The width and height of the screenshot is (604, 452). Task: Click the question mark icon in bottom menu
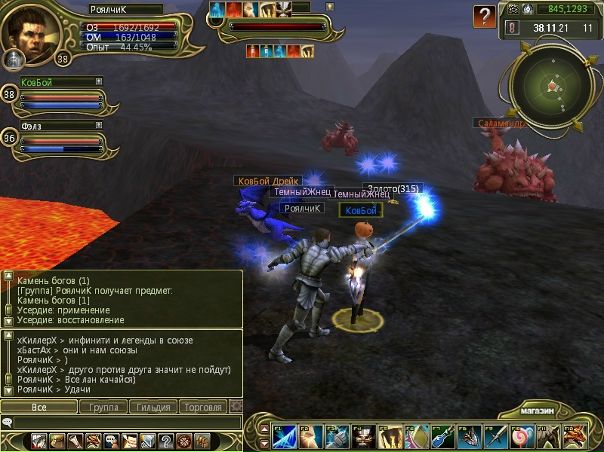pyautogui.click(x=164, y=441)
